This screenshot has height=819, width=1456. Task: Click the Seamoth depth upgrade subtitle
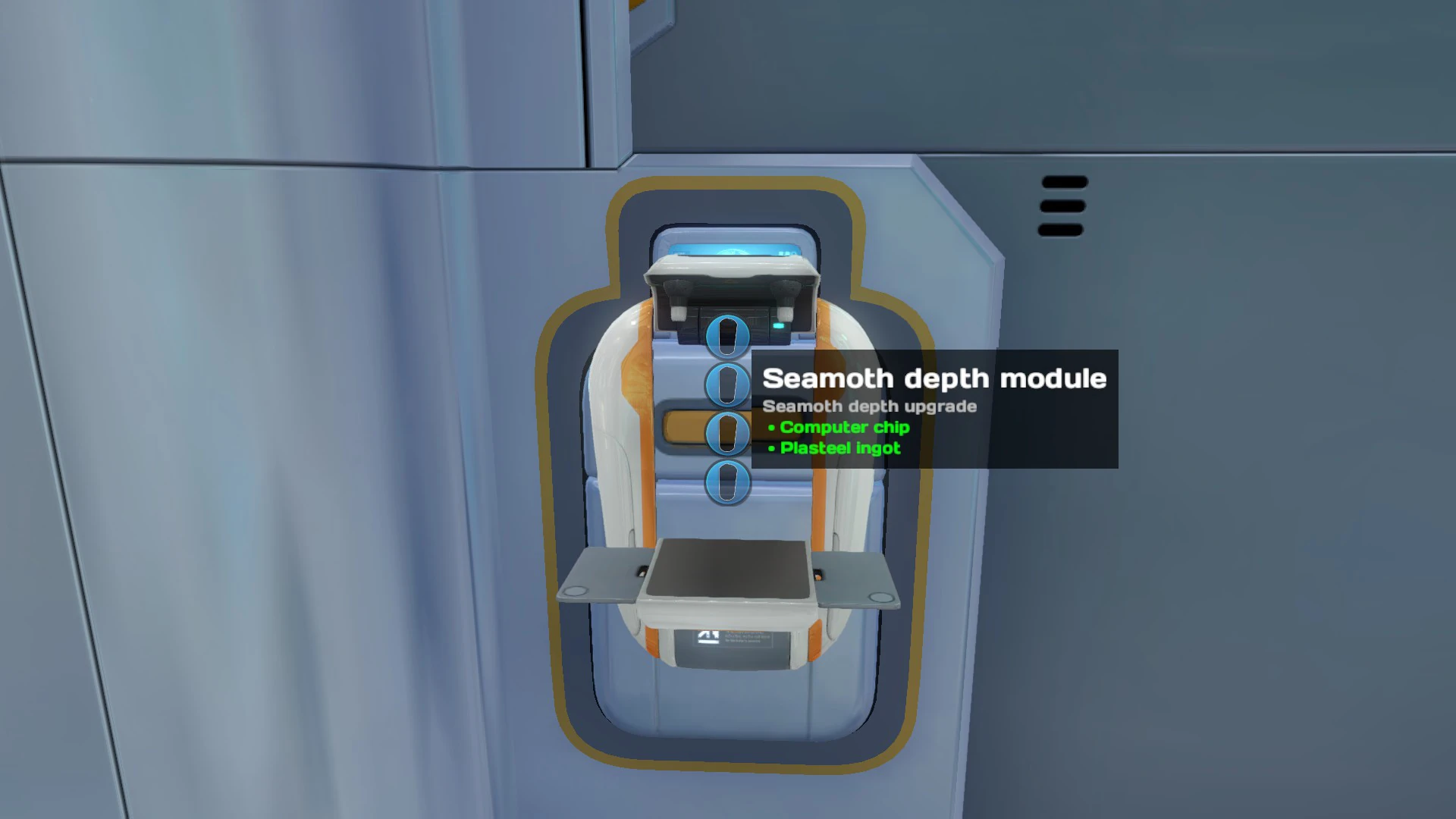click(869, 406)
